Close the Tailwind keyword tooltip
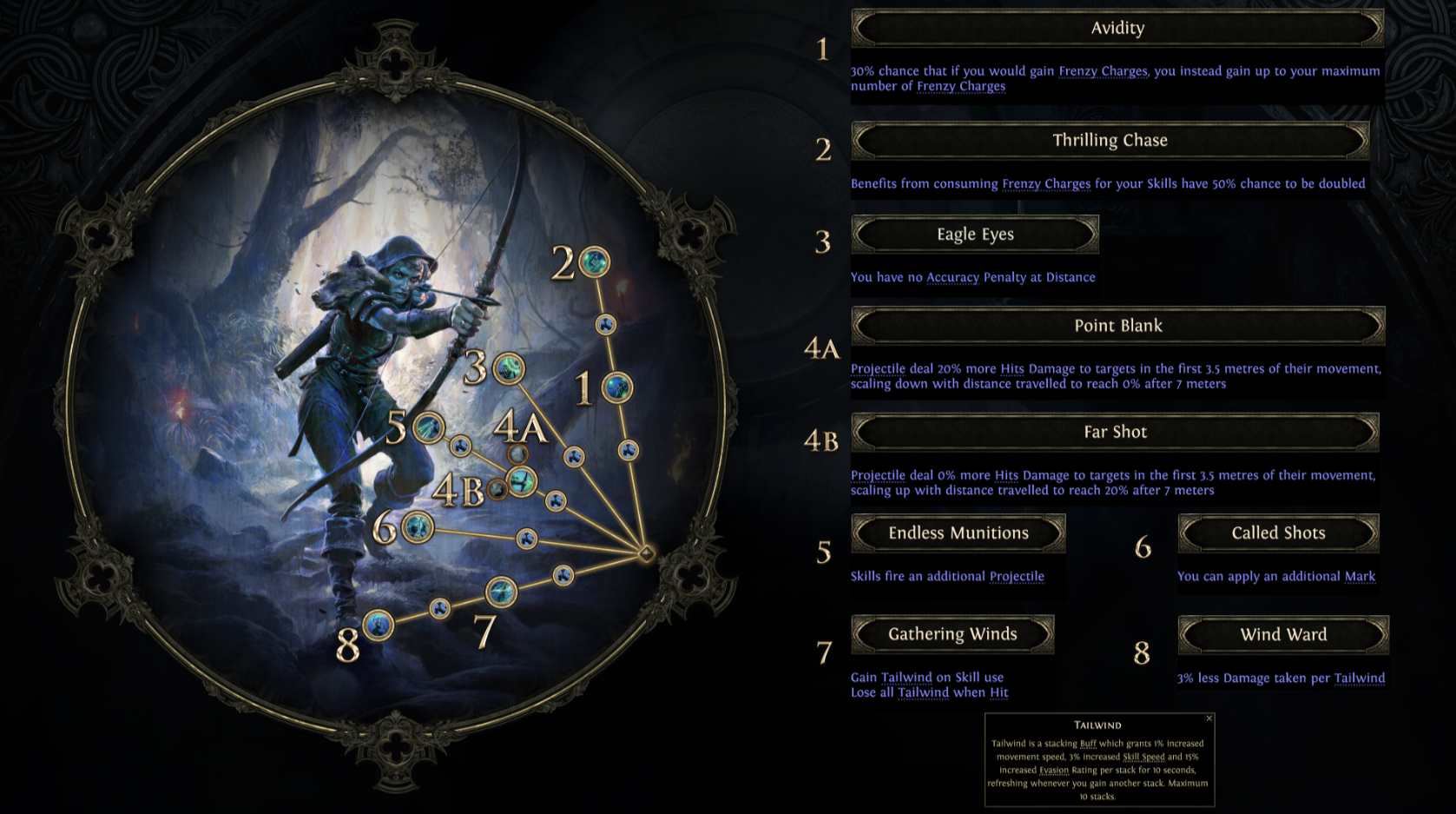This screenshot has height=814, width=1456. 1209,718
